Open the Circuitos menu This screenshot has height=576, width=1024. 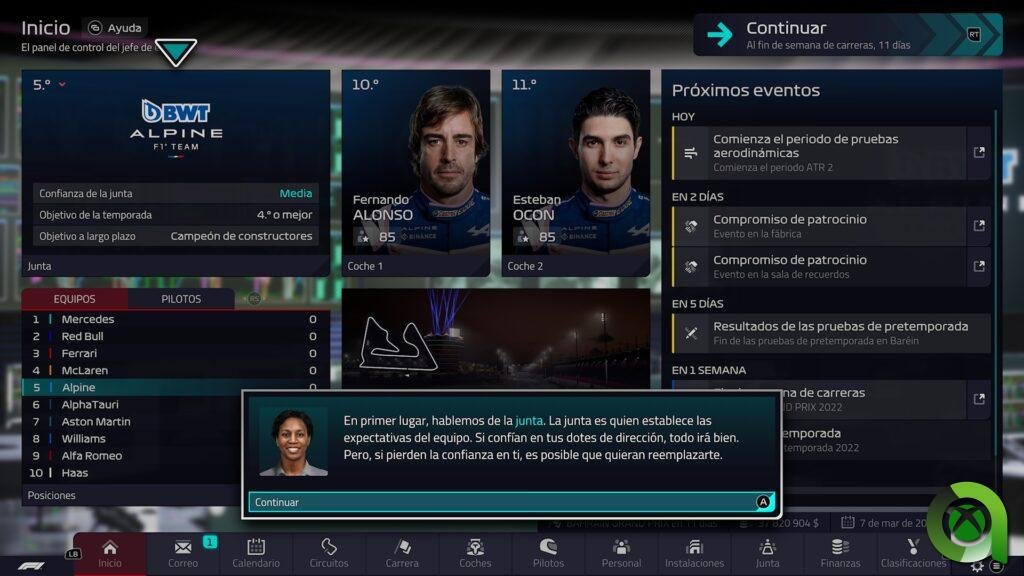click(x=329, y=553)
